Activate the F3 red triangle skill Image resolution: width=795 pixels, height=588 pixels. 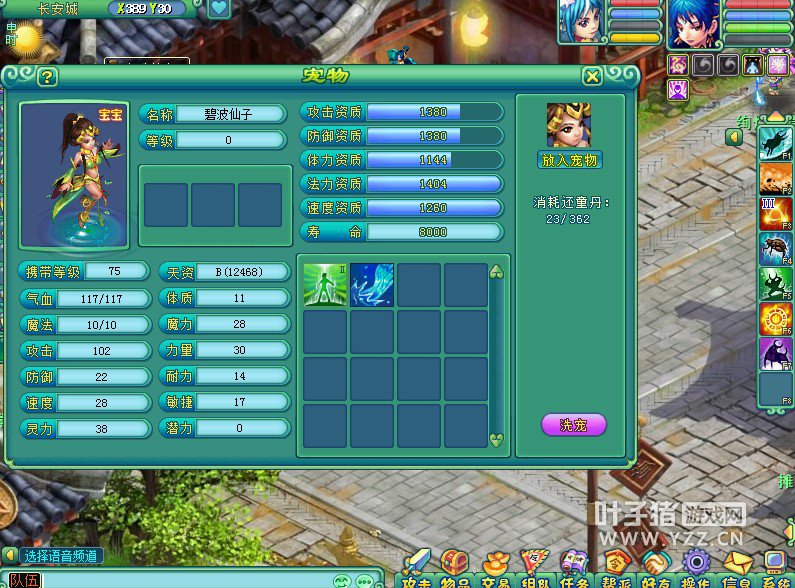[x=775, y=214]
